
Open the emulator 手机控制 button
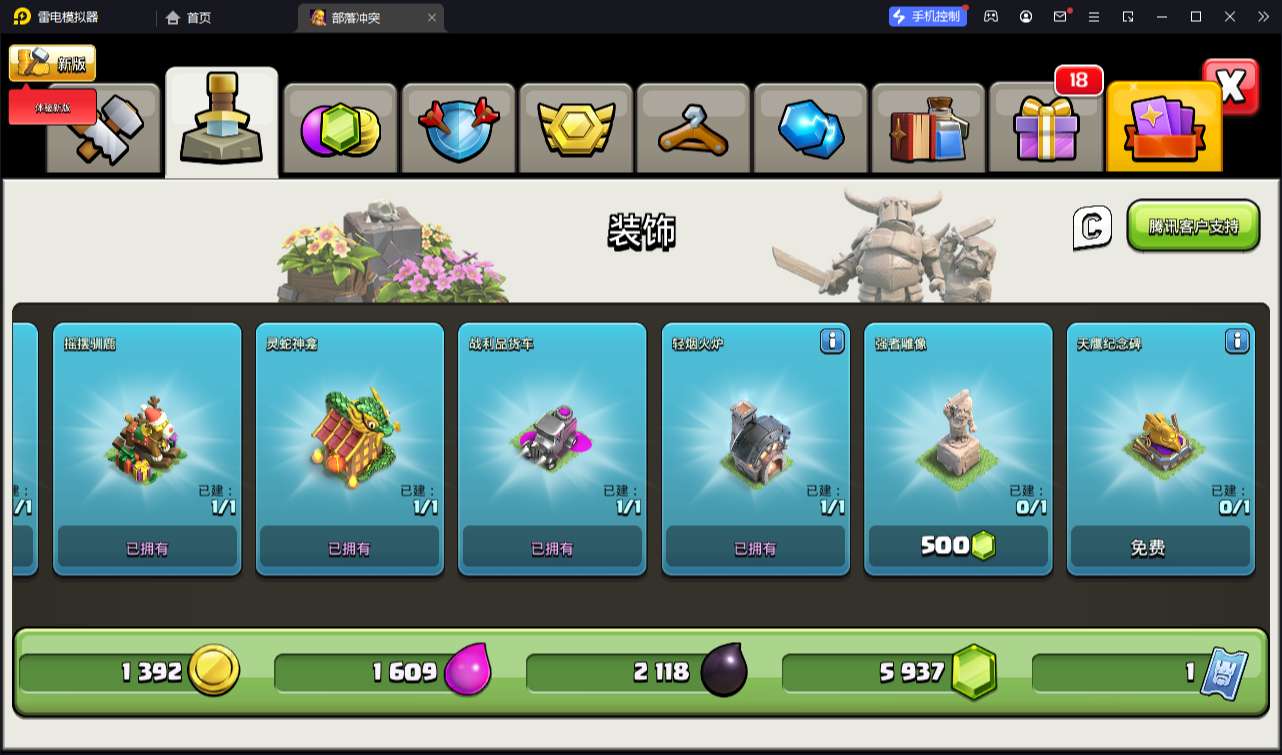pos(927,16)
